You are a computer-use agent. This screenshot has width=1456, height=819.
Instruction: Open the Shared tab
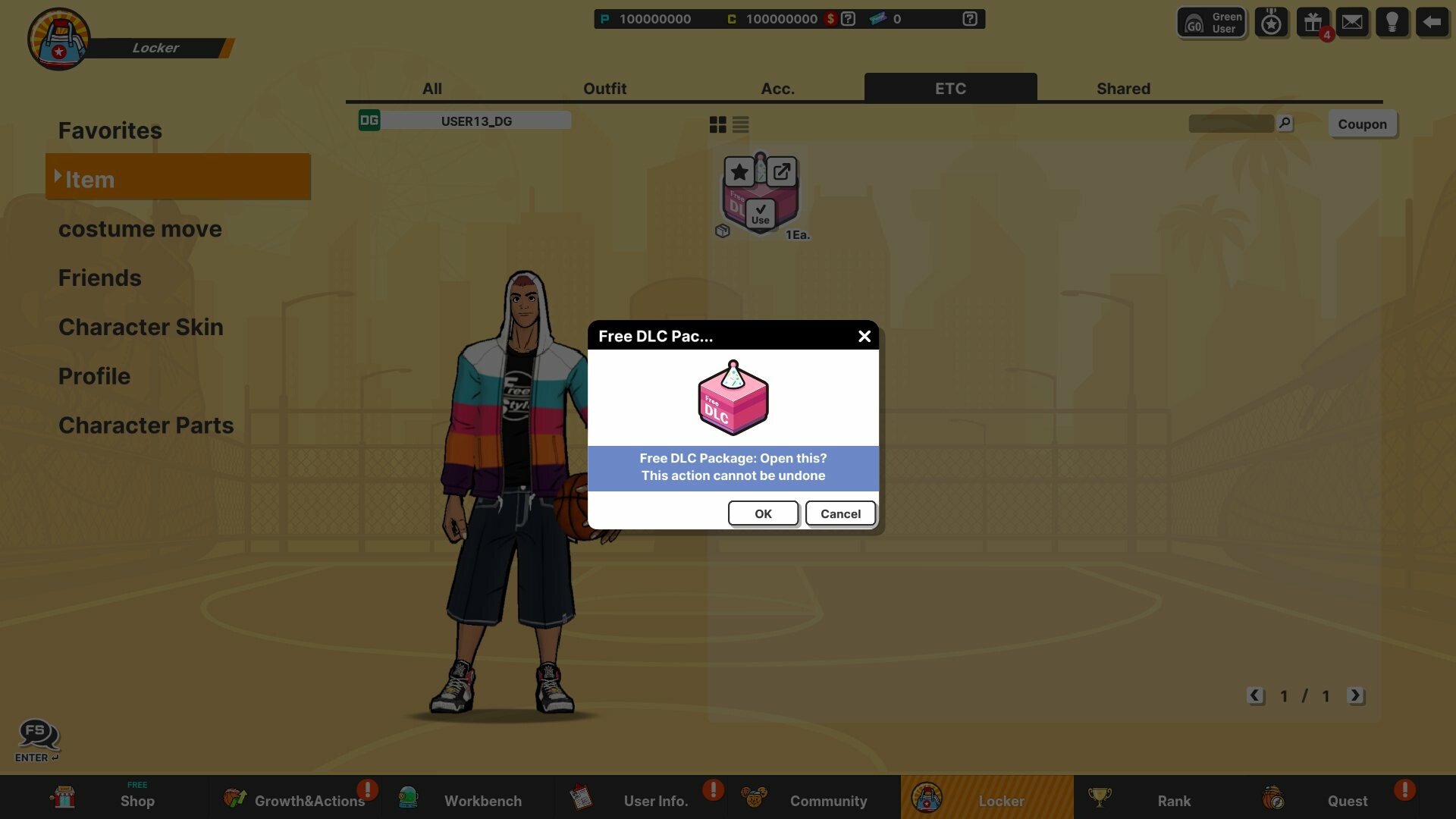coord(1123,88)
